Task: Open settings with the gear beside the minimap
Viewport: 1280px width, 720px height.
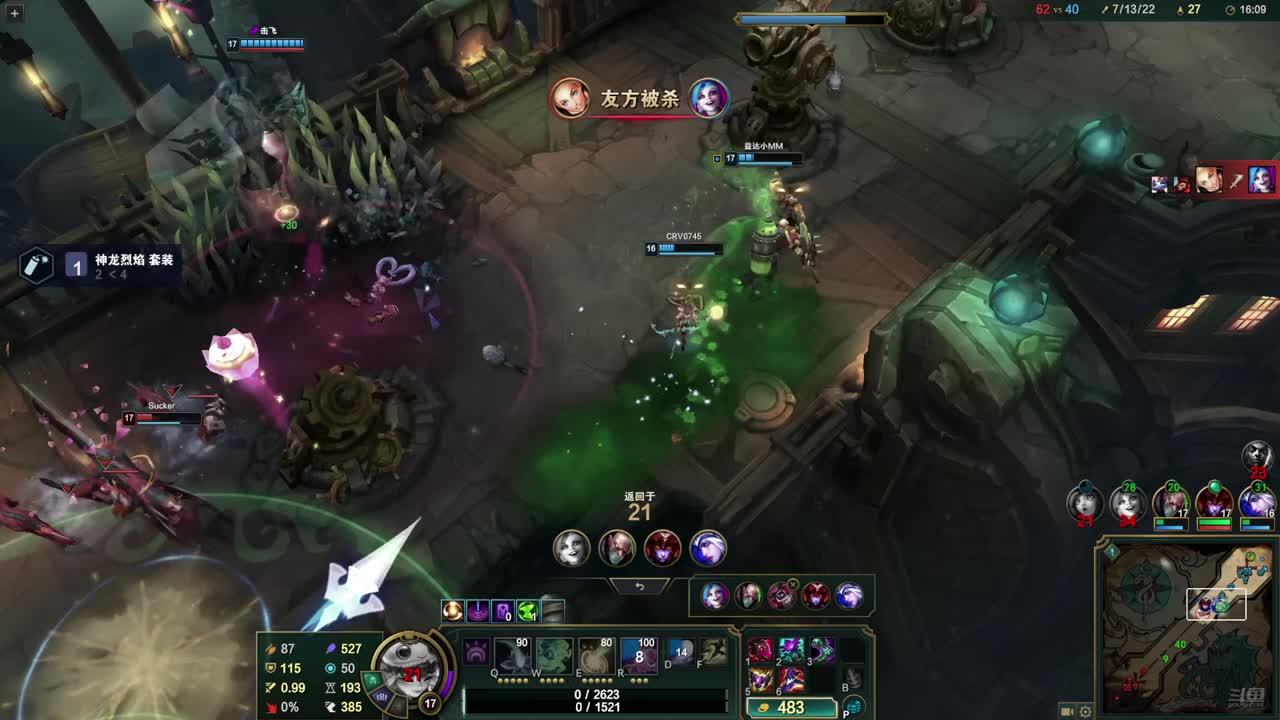Action: point(1086,711)
